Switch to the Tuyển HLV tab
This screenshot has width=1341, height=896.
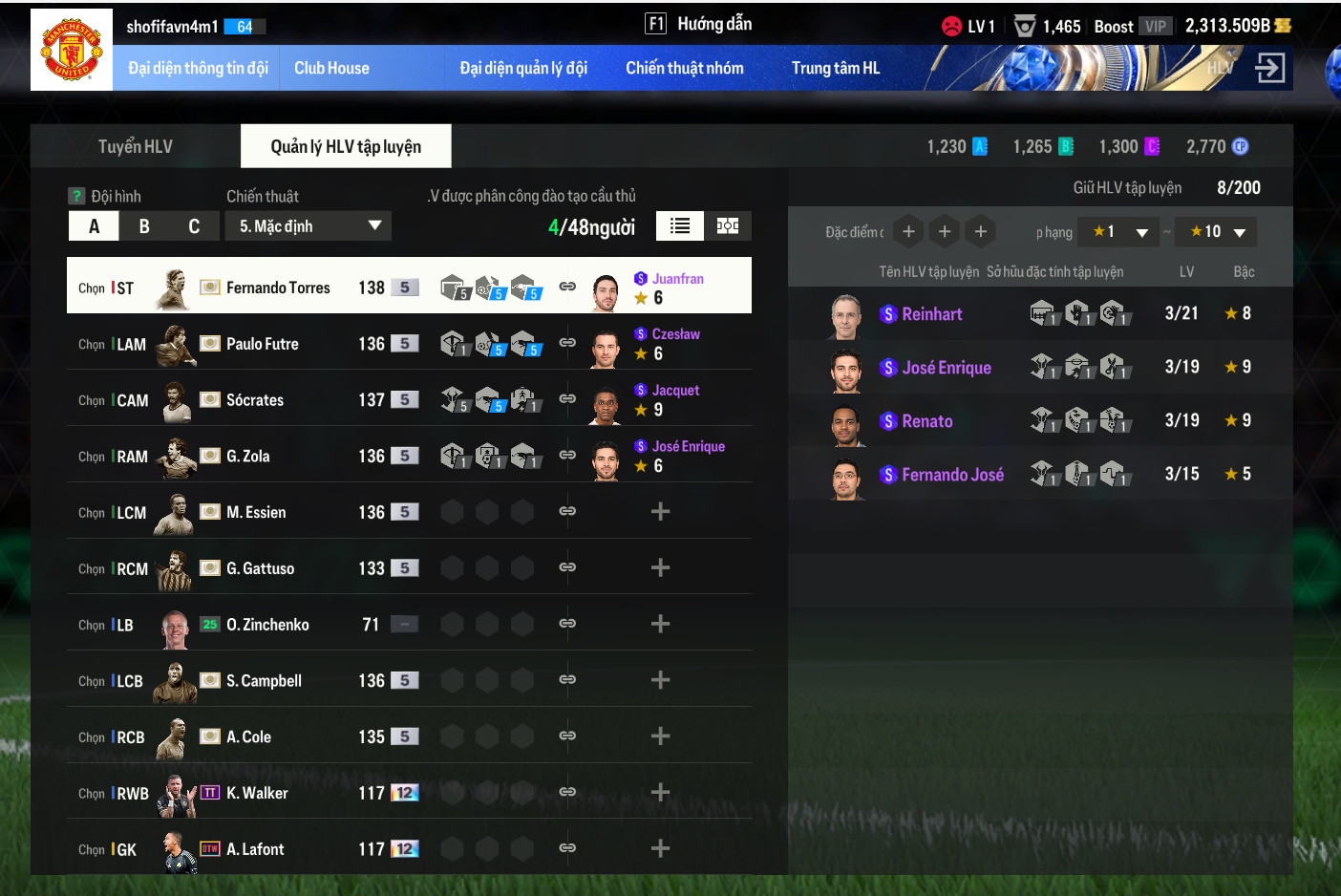tap(136, 146)
